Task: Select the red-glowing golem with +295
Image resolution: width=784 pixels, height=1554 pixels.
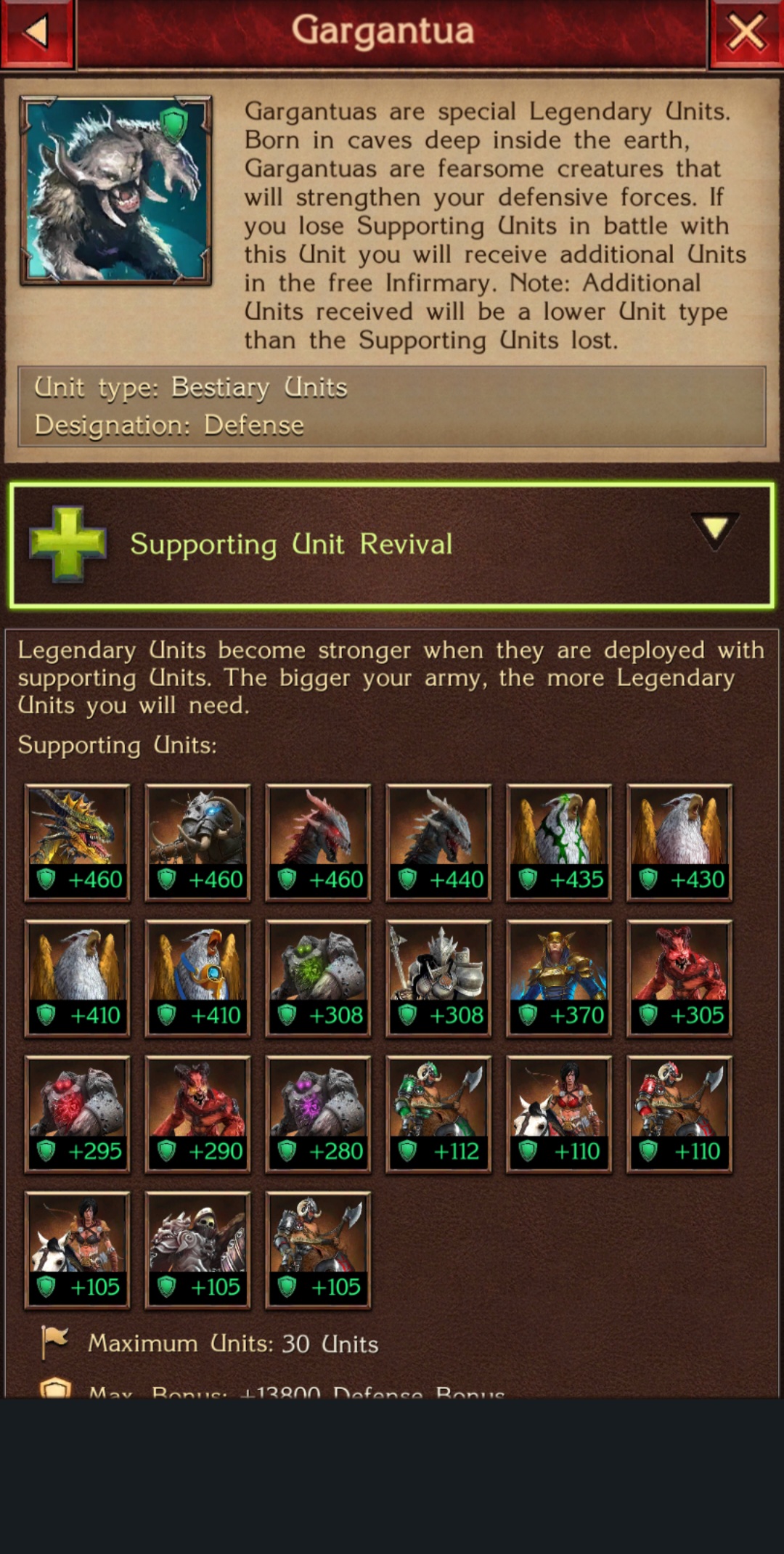Action: (x=78, y=1113)
